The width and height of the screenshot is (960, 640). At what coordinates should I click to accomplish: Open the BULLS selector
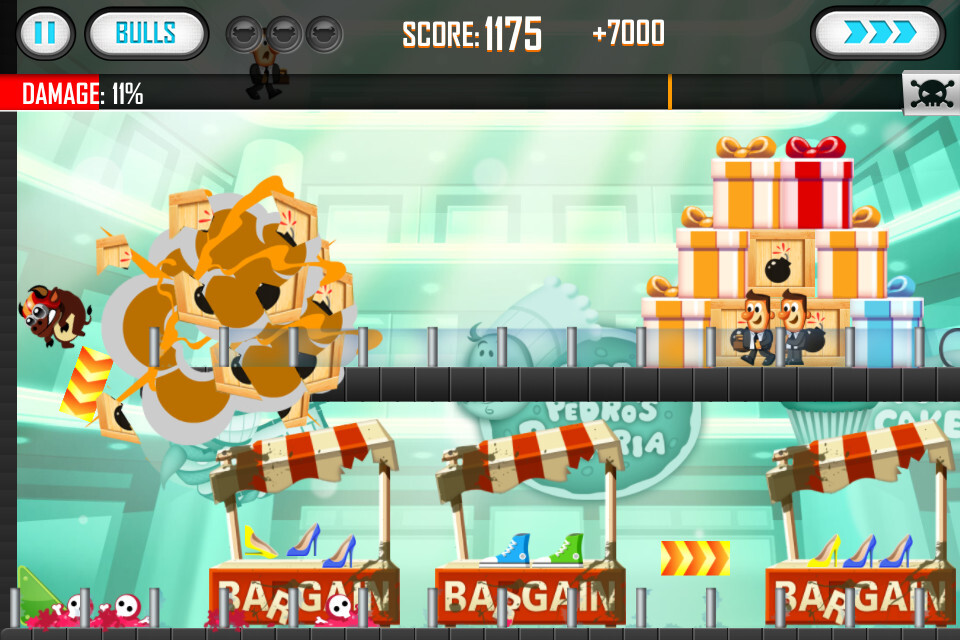click(146, 34)
